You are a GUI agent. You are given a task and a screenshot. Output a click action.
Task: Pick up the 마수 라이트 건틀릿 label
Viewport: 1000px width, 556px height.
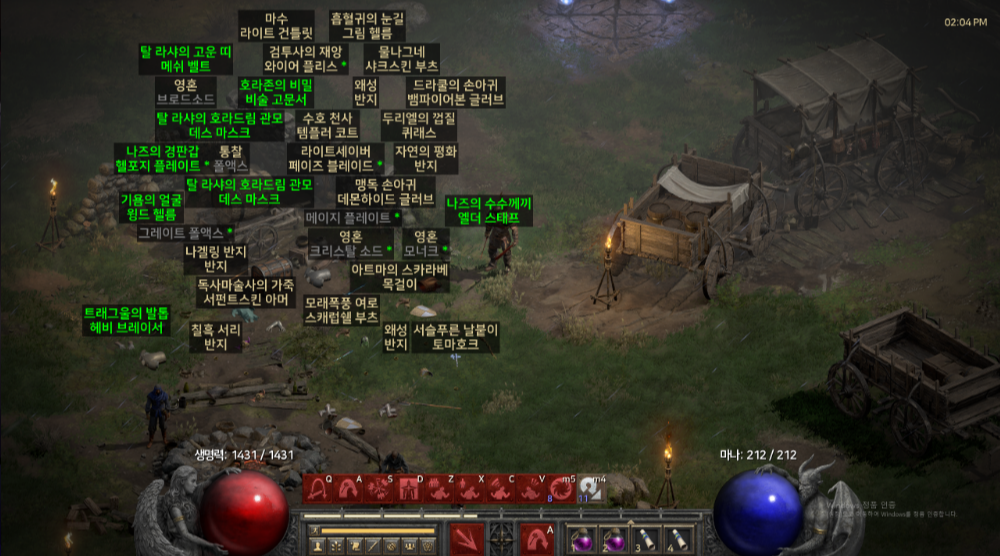click(276, 26)
